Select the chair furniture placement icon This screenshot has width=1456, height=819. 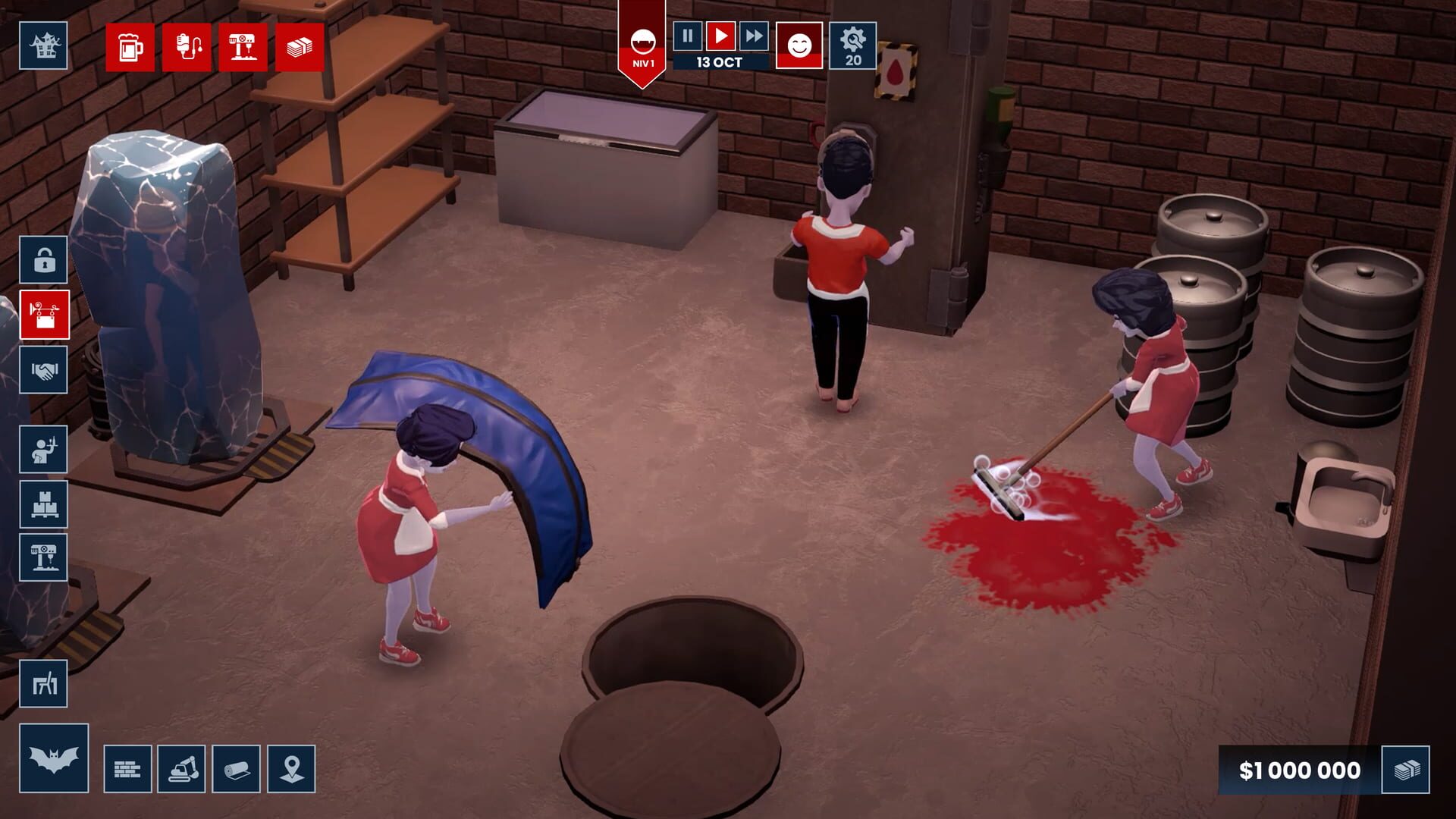click(x=44, y=685)
